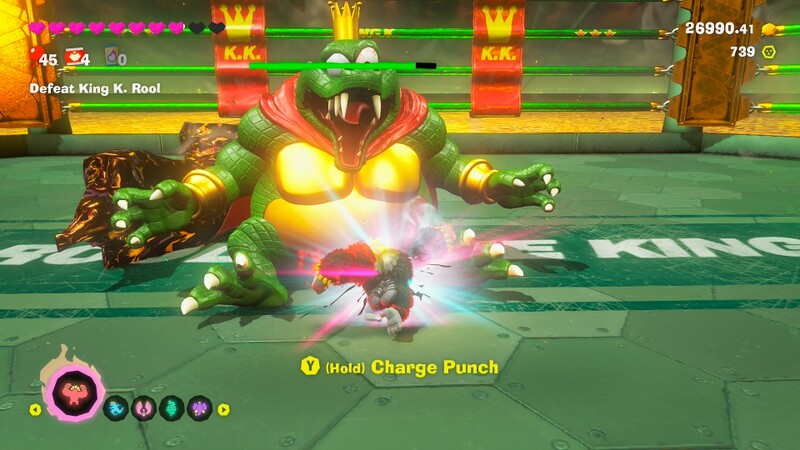Activate the green Snake Bananza icon
The height and width of the screenshot is (450, 800).
[172, 409]
